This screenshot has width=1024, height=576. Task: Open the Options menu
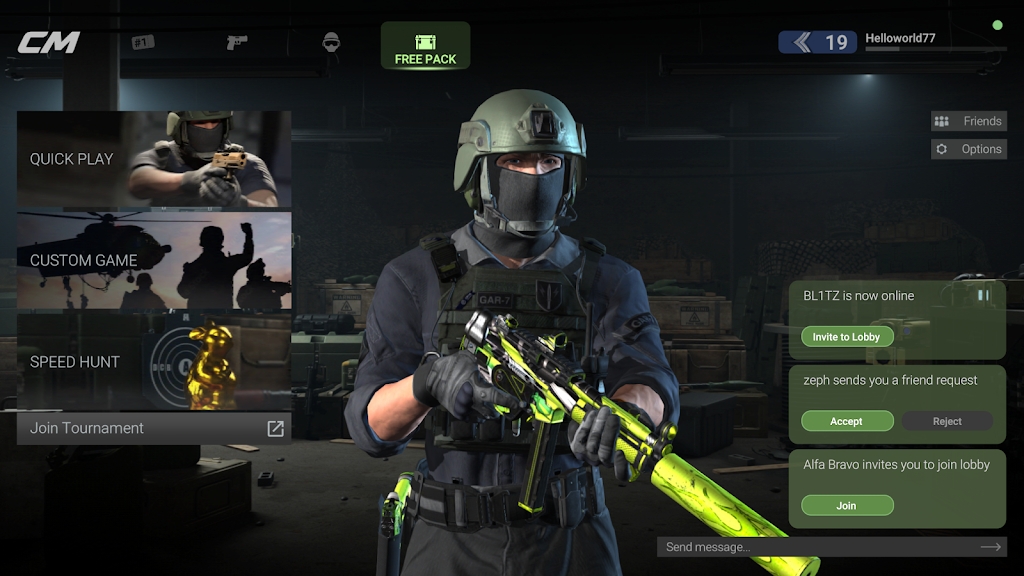pos(968,149)
